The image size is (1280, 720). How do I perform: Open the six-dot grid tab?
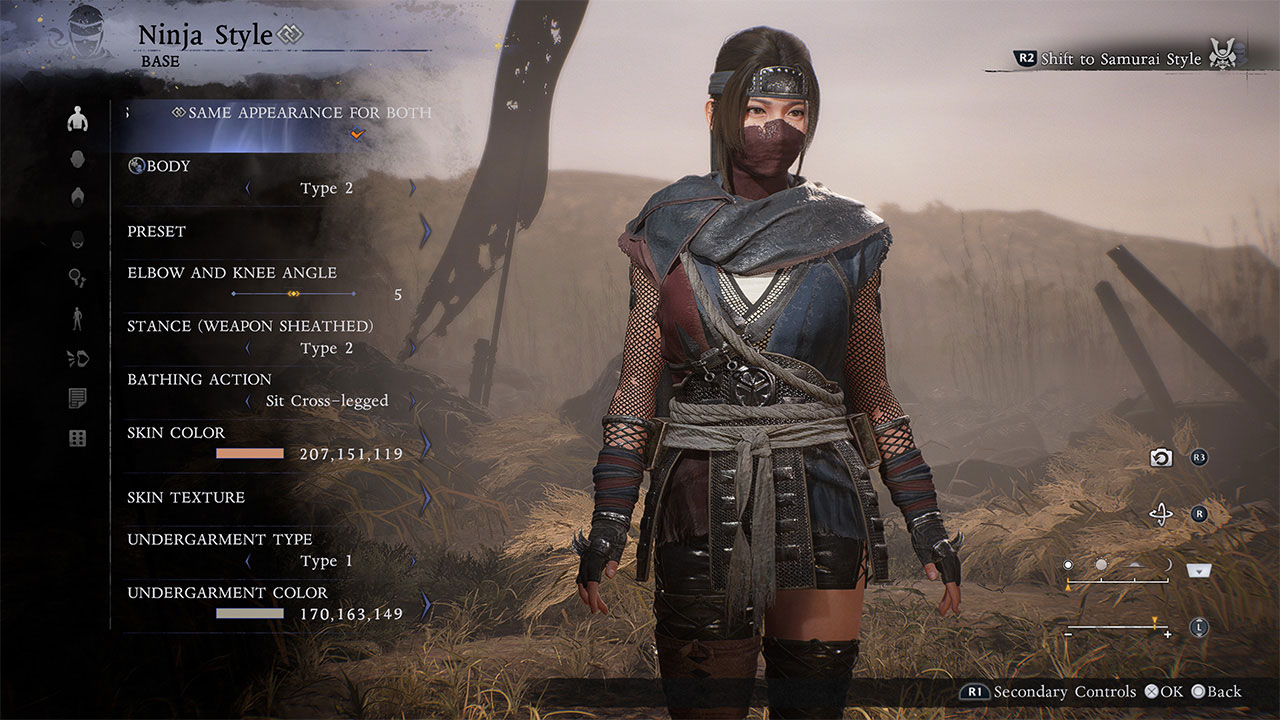(78, 439)
